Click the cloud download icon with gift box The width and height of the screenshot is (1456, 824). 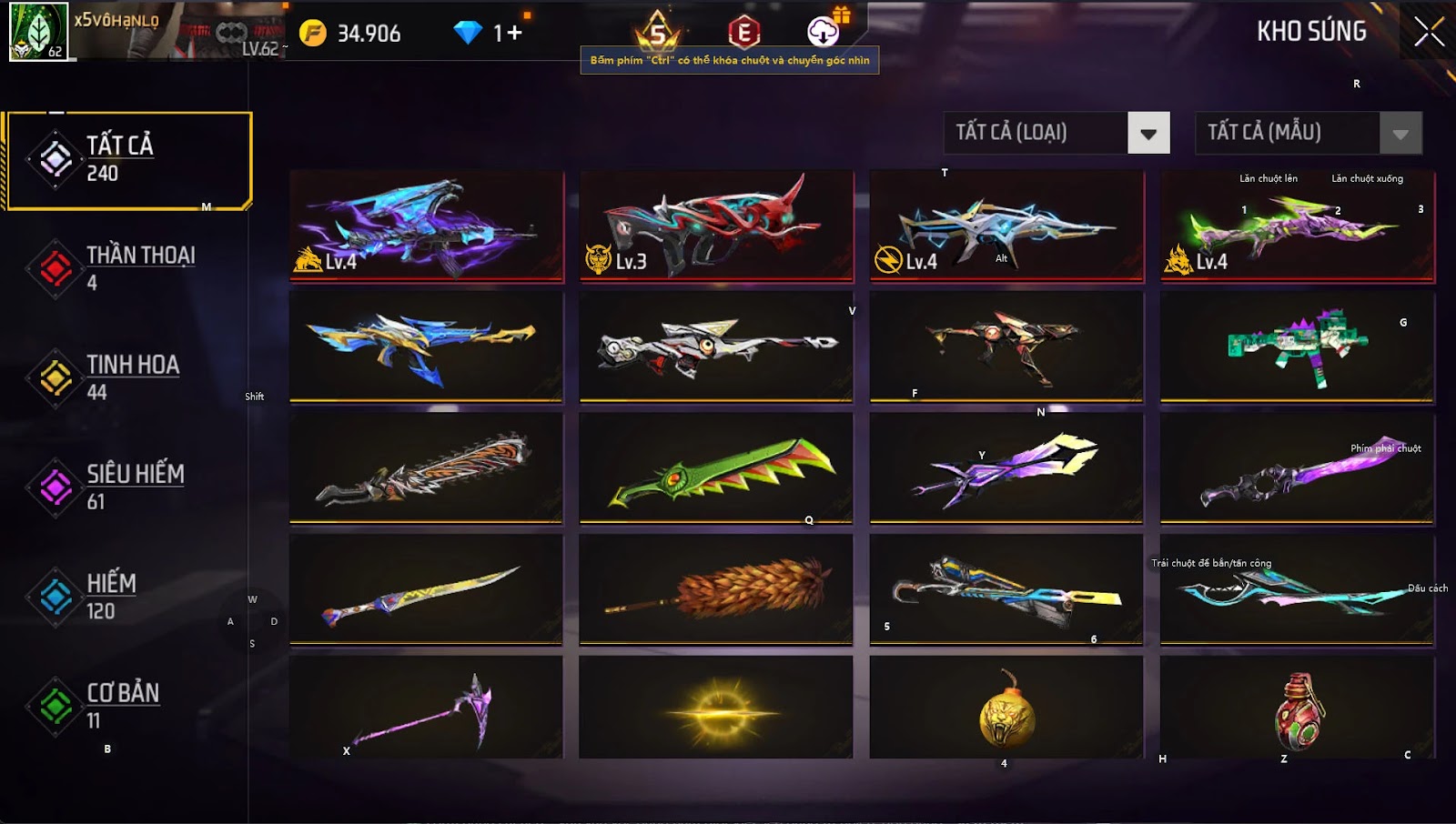824,32
